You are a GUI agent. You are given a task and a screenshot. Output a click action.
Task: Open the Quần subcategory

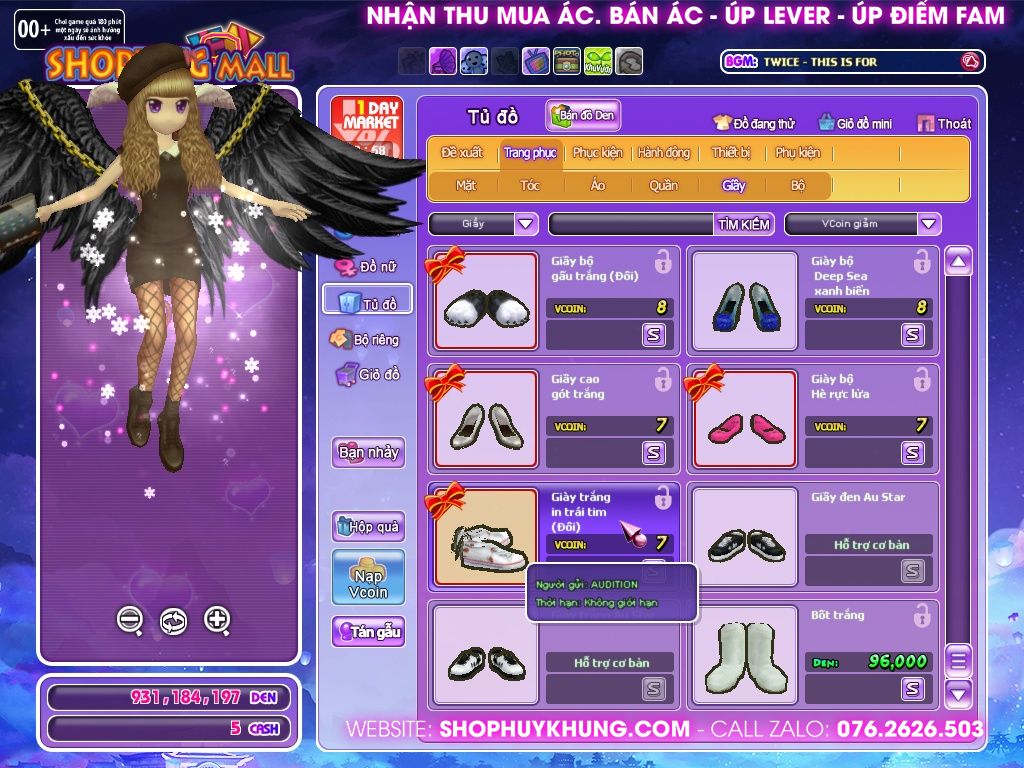click(663, 185)
